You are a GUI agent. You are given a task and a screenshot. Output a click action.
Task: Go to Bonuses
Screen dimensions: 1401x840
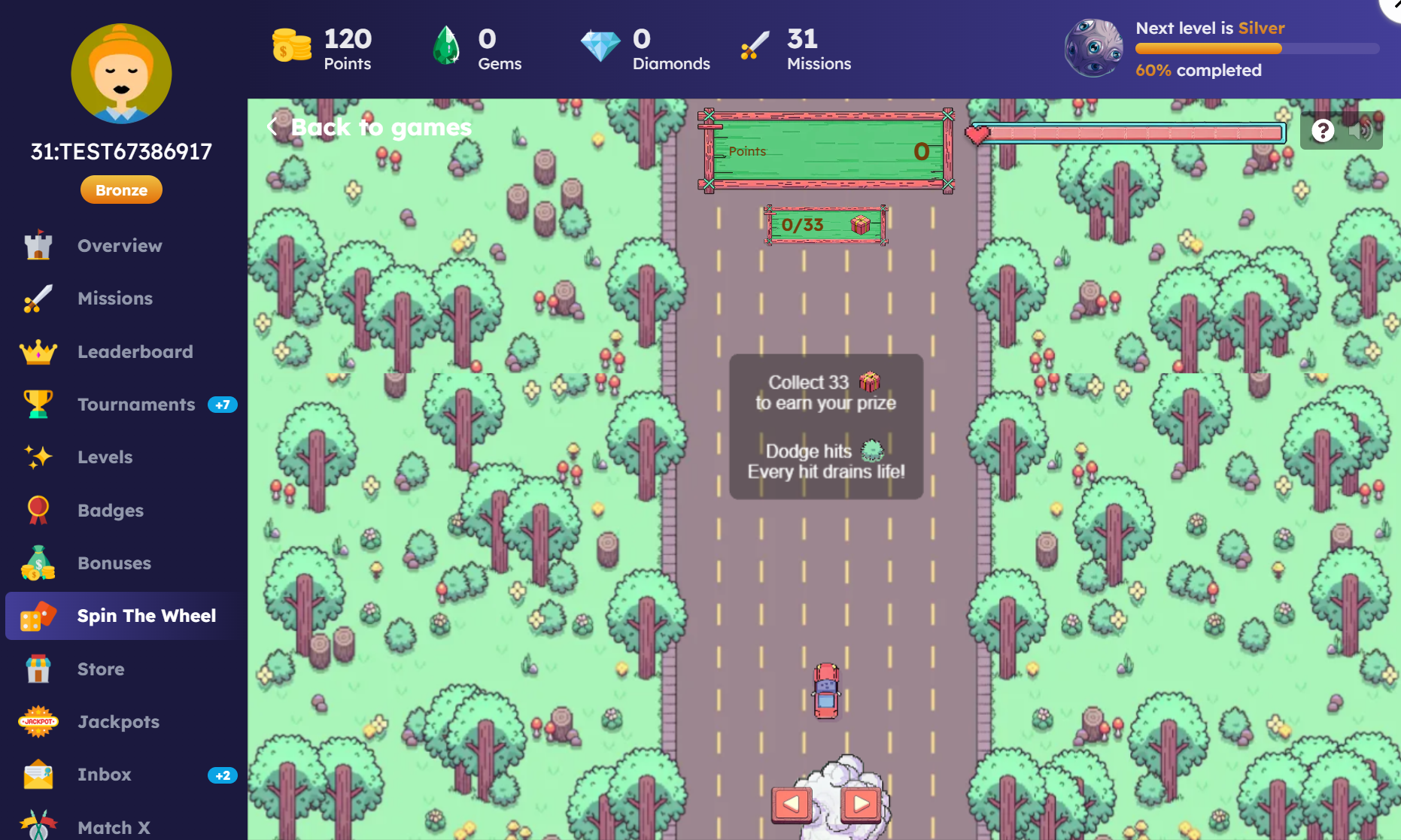click(114, 563)
